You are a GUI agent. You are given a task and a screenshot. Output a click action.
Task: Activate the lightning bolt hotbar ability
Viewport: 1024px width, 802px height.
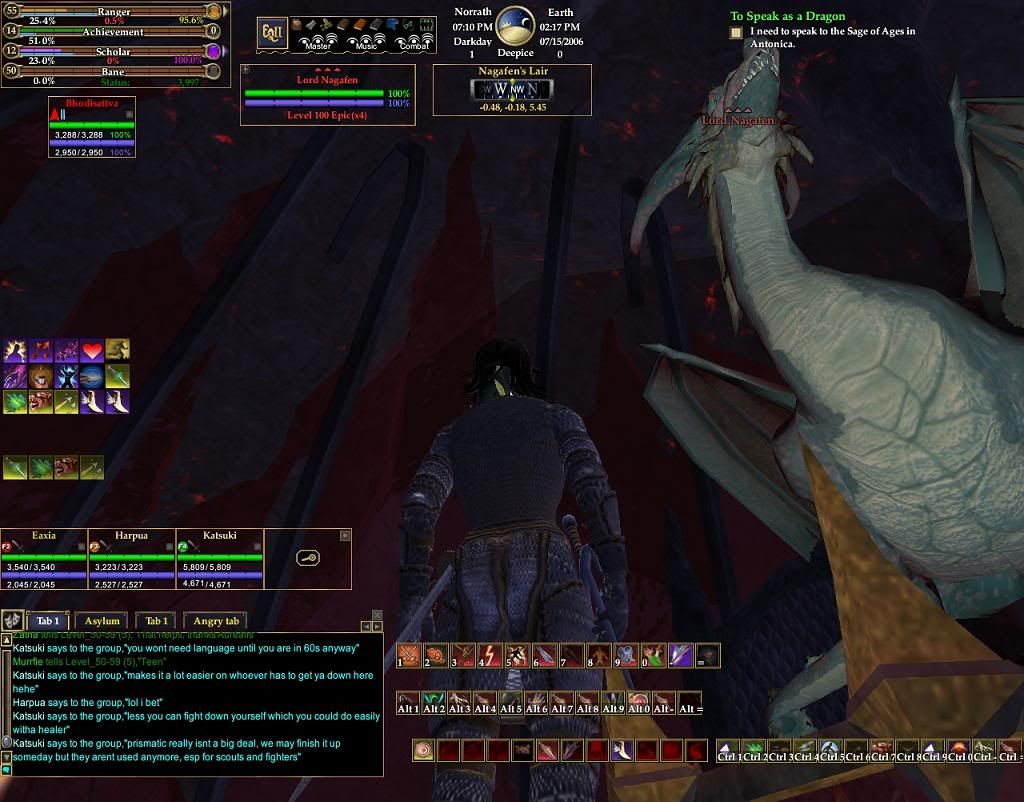point(489,656)
